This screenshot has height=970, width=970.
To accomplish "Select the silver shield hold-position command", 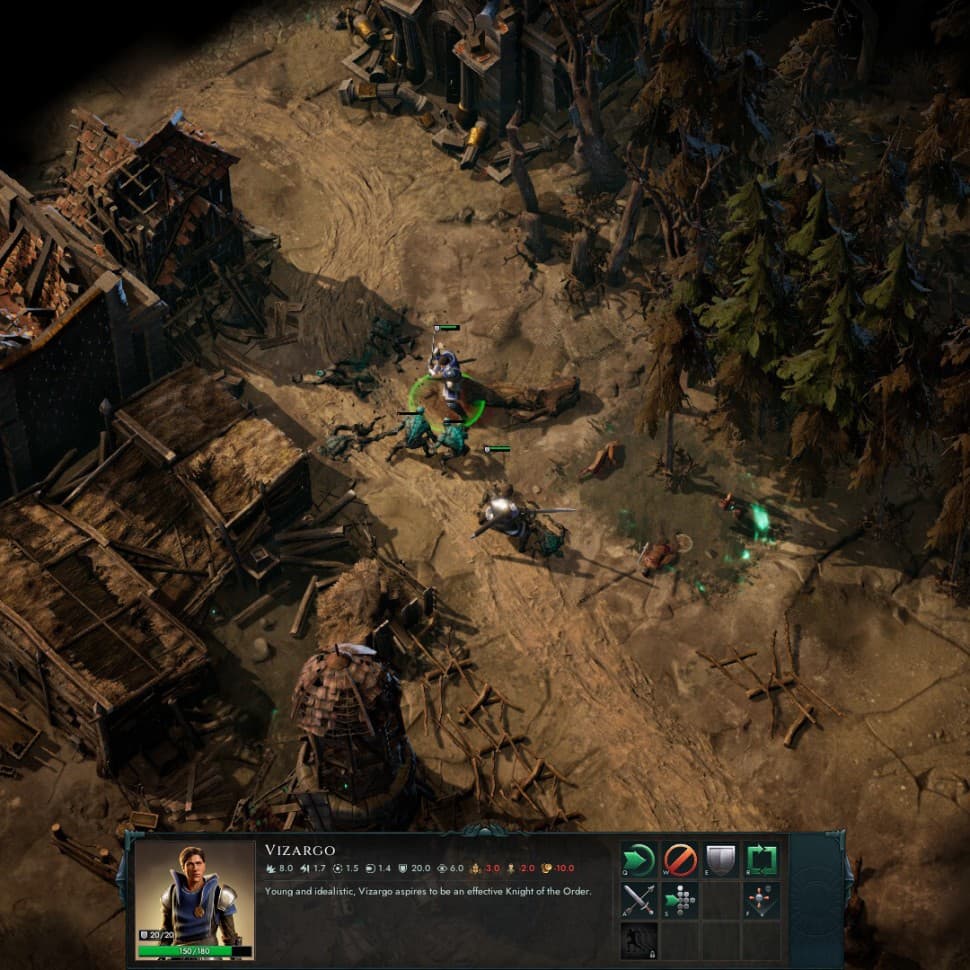I will coord(721,860).
